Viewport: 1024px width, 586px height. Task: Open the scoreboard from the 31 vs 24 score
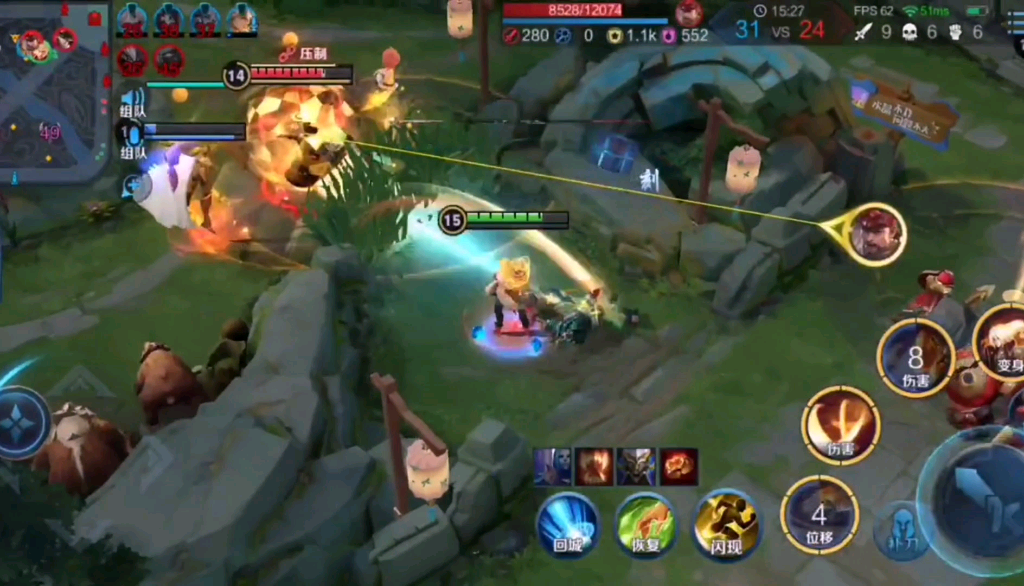coord(780,30)
